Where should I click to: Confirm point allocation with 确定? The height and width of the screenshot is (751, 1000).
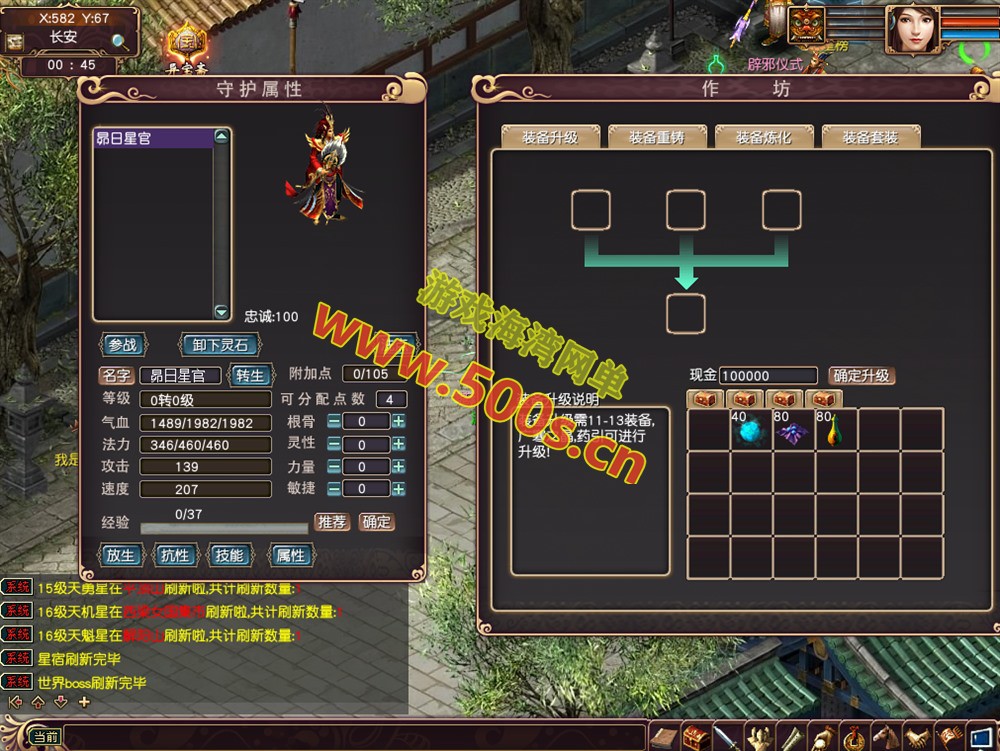[x=377, y=522]
